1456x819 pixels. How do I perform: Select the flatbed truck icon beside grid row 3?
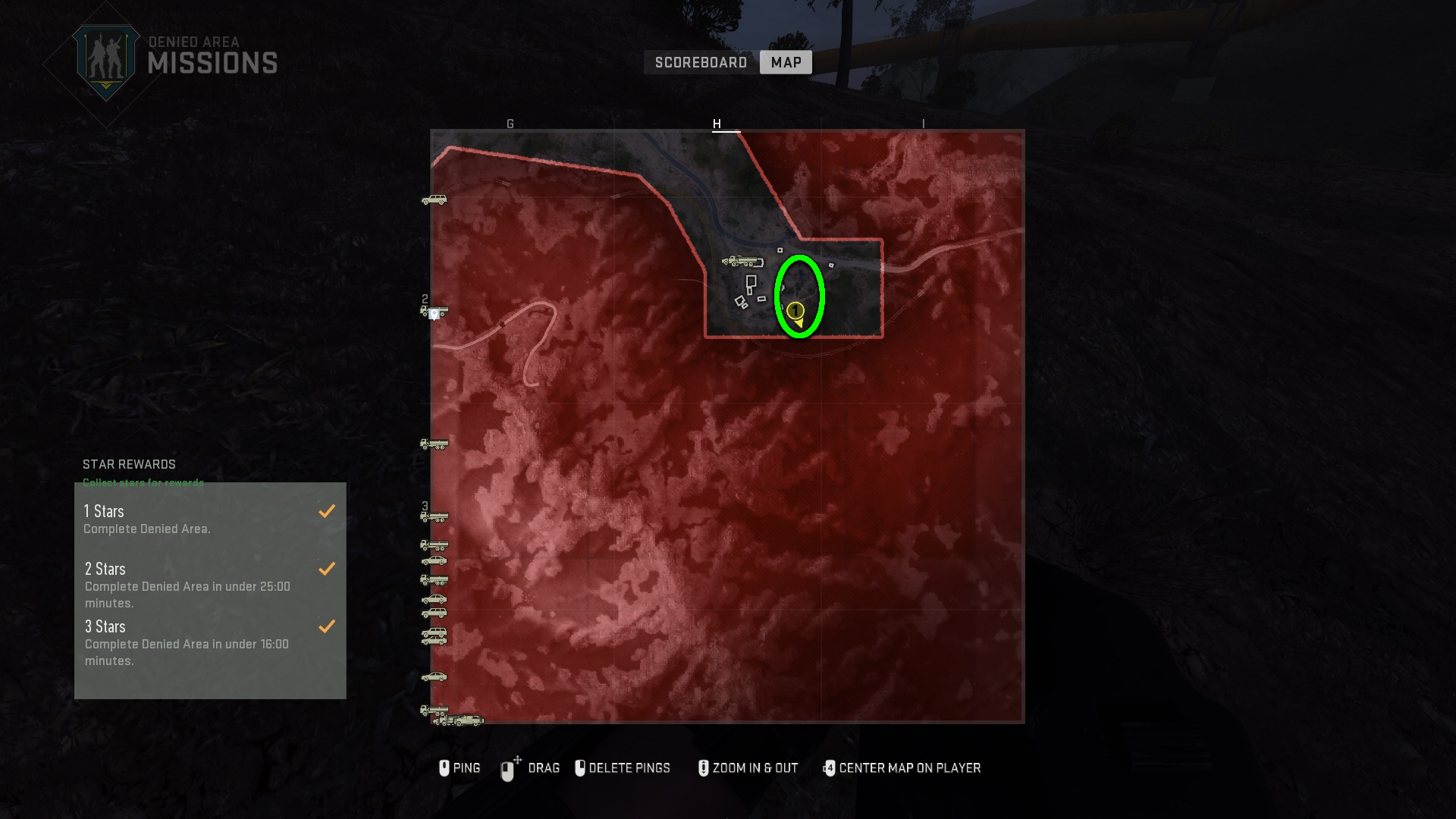[x=435, y=516]
